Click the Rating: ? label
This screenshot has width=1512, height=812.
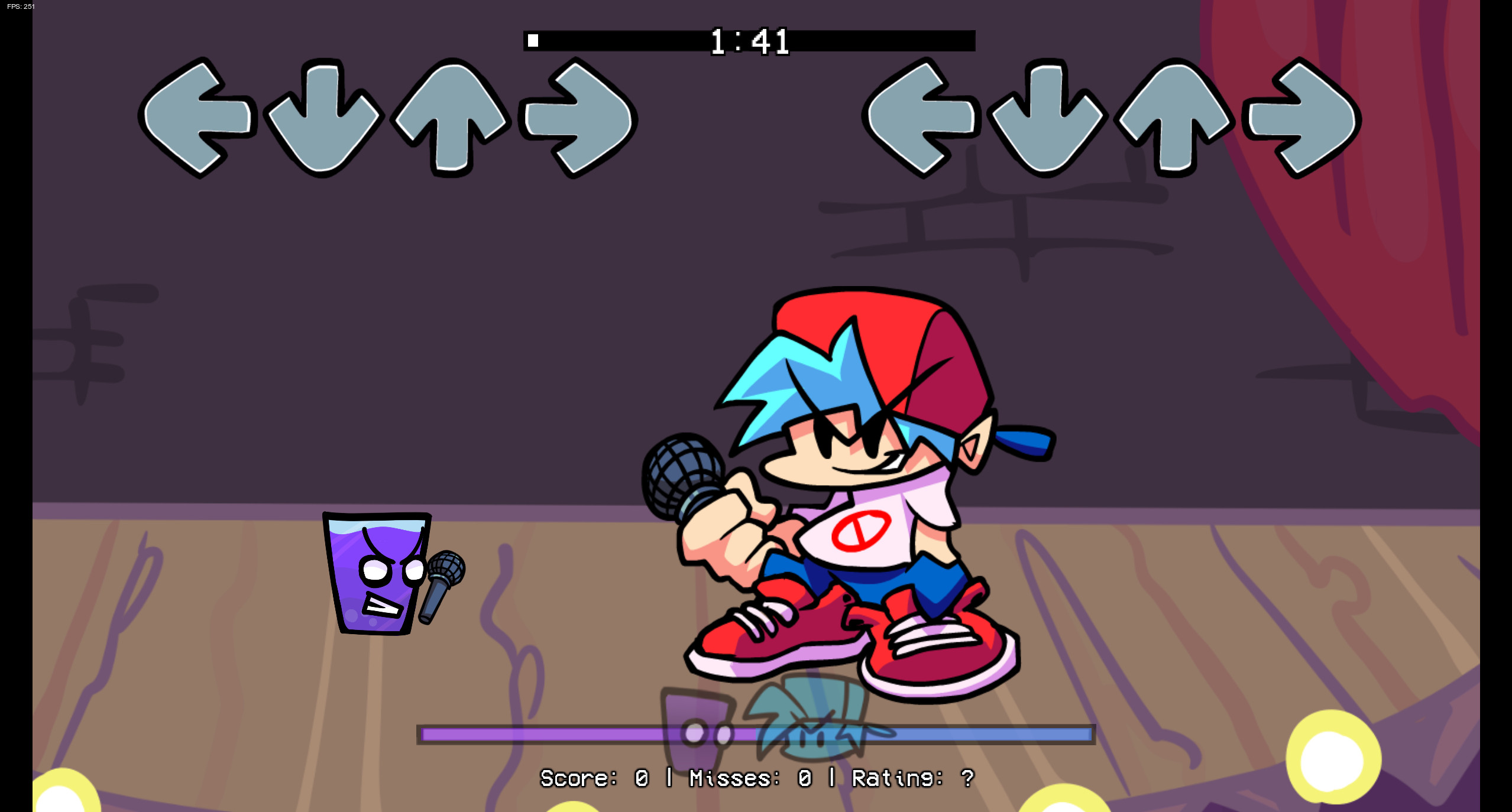914,778
